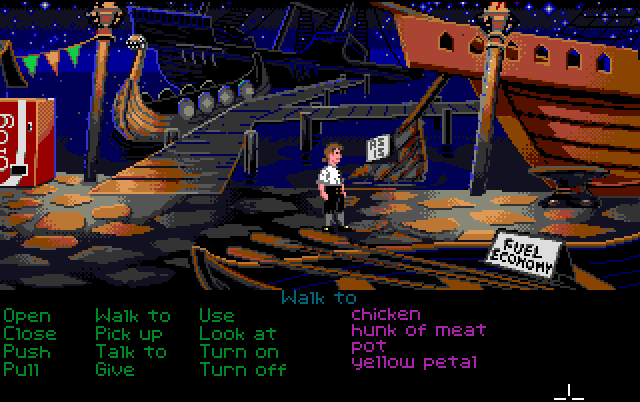Choose the Close verb
Viewport: 640px width, 402px height.
point(30,334)
